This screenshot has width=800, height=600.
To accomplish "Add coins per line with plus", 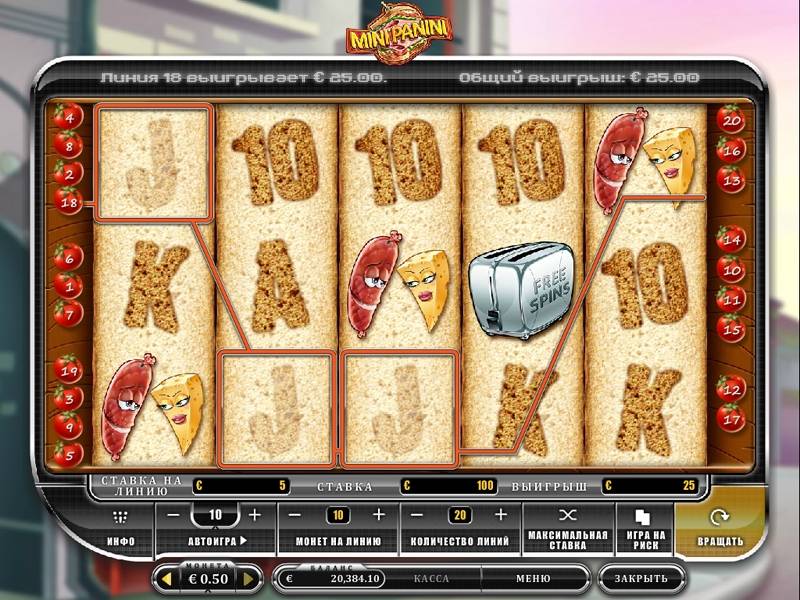I will tap(378, 515).
